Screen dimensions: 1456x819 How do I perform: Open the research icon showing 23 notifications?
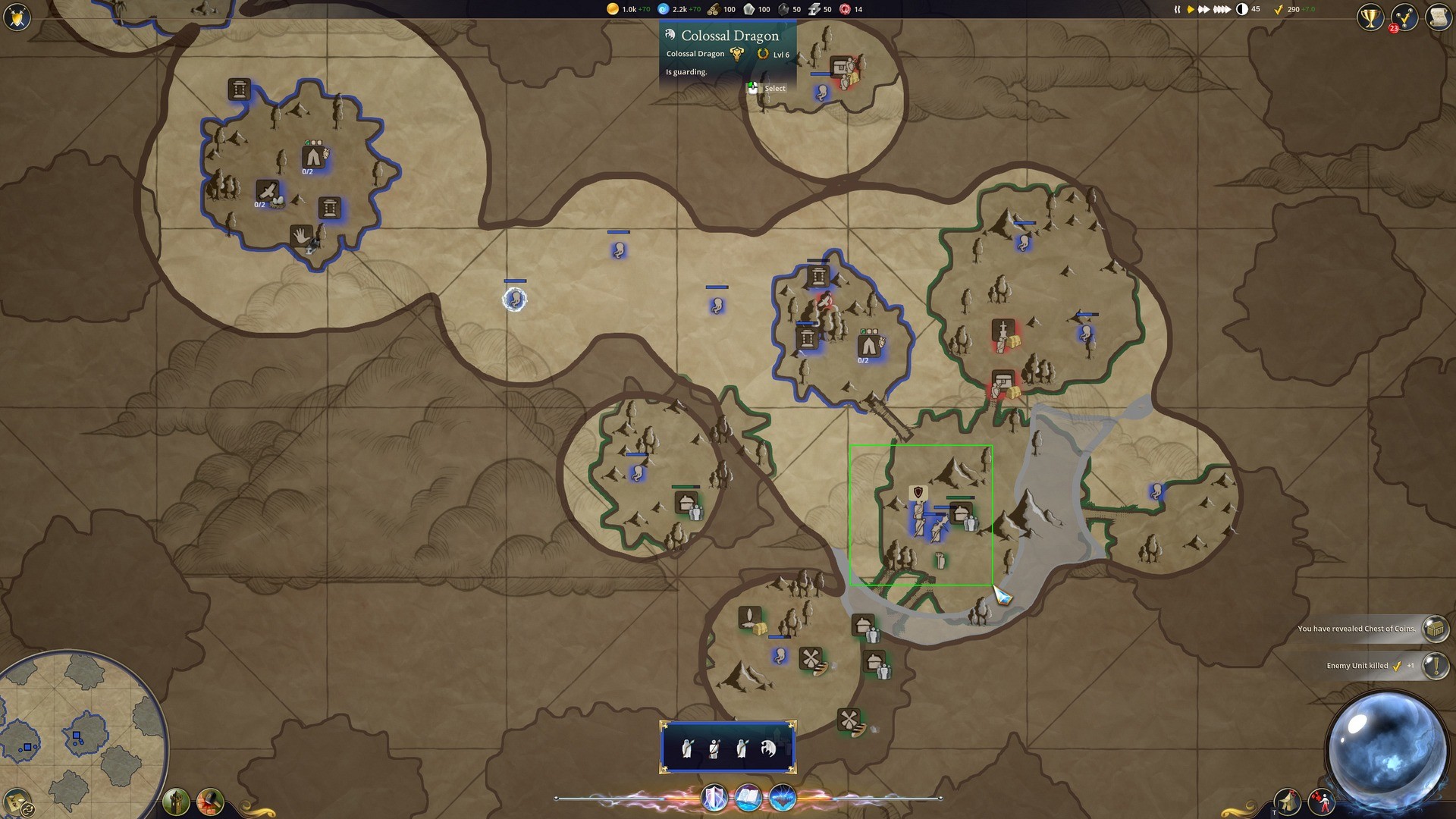(x=1404, y=17)
